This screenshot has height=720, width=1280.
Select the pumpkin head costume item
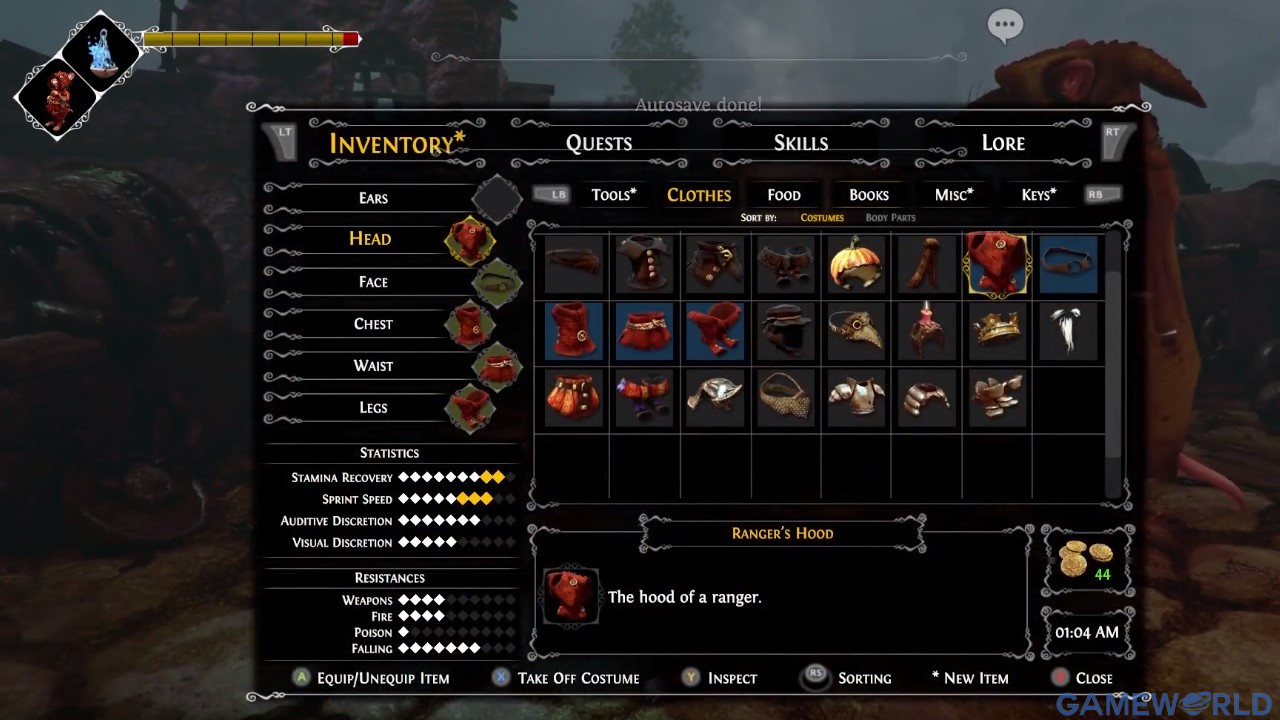click(x=857, y=264)
